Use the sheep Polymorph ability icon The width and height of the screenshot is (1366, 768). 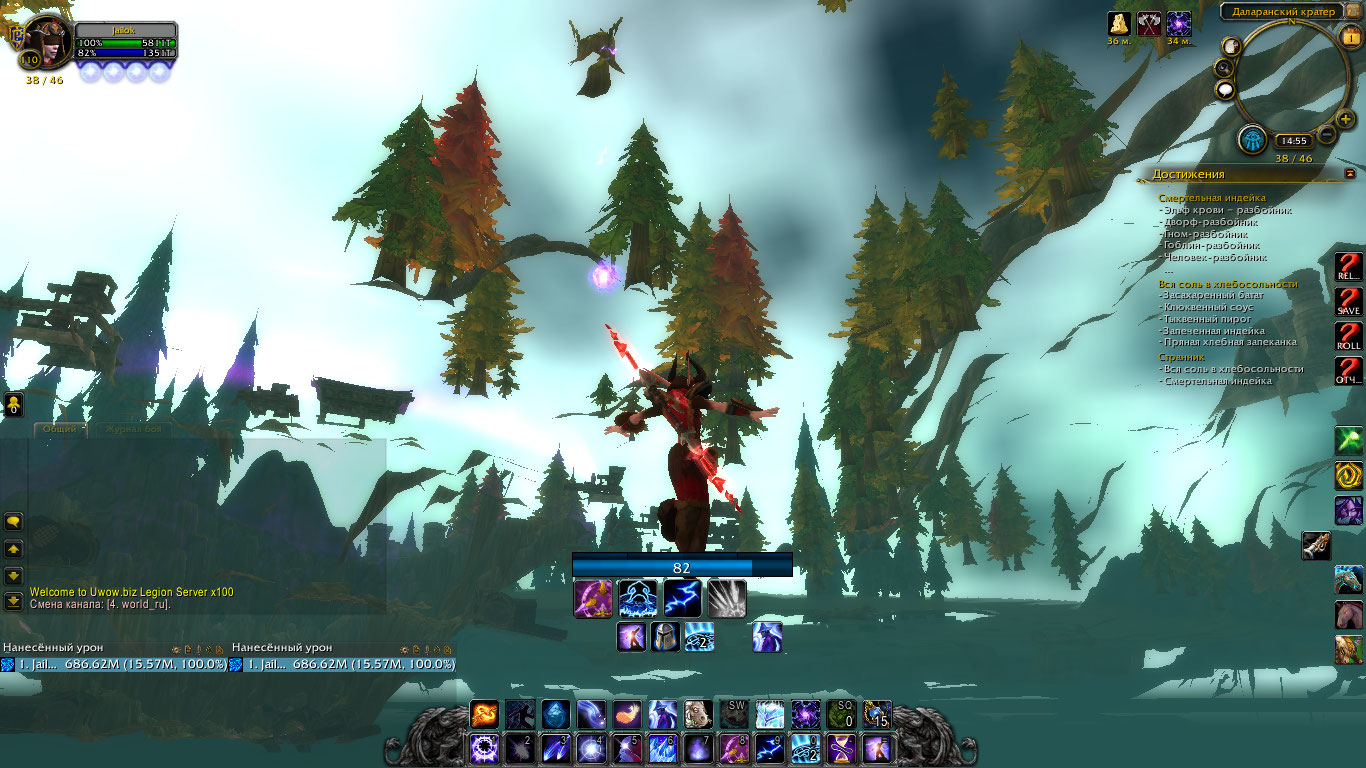699,714
